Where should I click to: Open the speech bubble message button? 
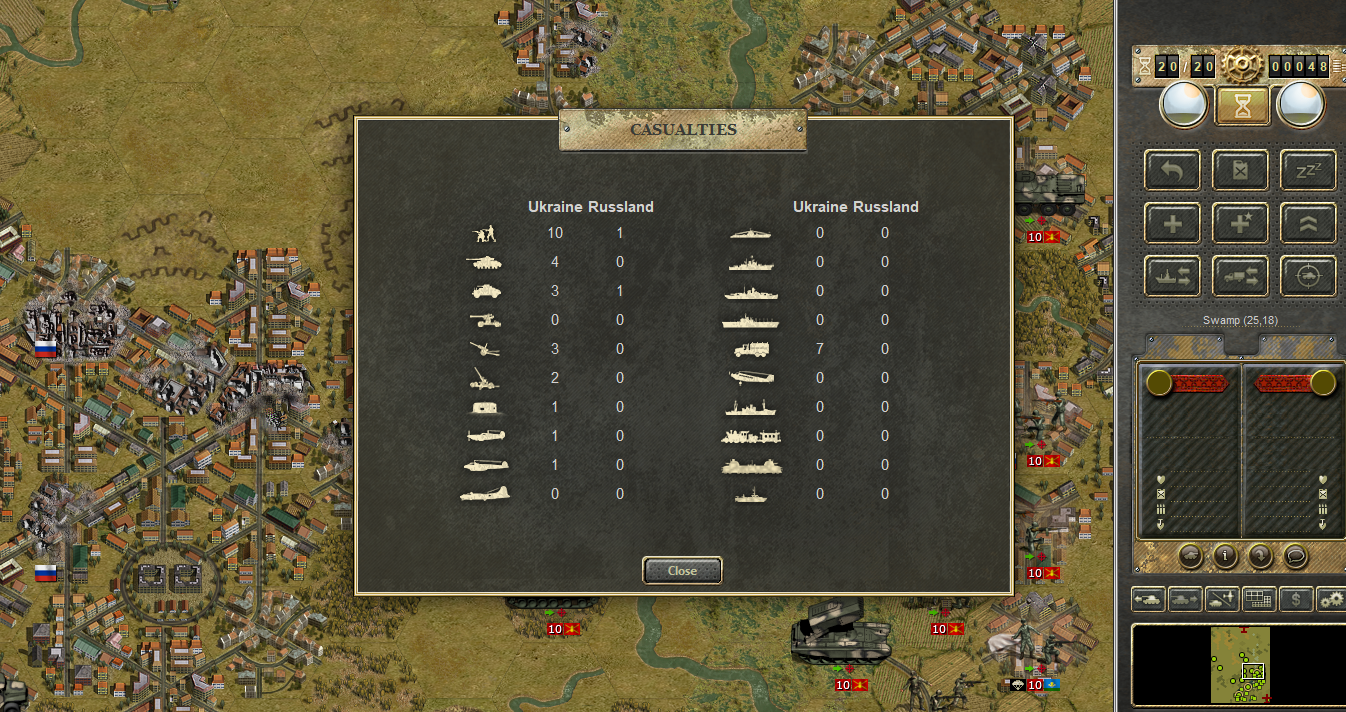pos(1295,555)
